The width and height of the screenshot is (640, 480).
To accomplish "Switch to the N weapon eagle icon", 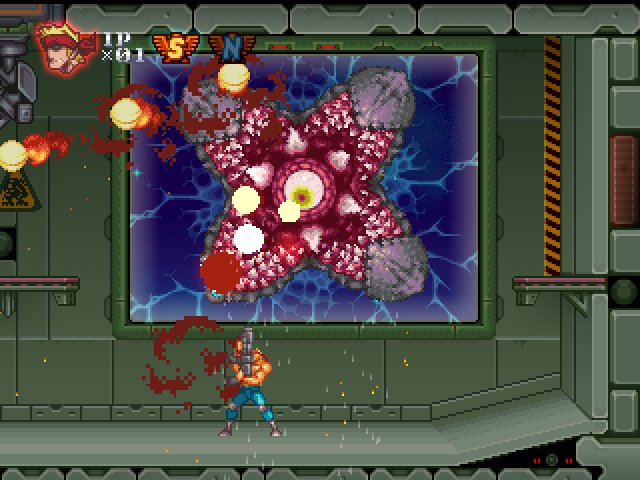I will click(229, 48).
